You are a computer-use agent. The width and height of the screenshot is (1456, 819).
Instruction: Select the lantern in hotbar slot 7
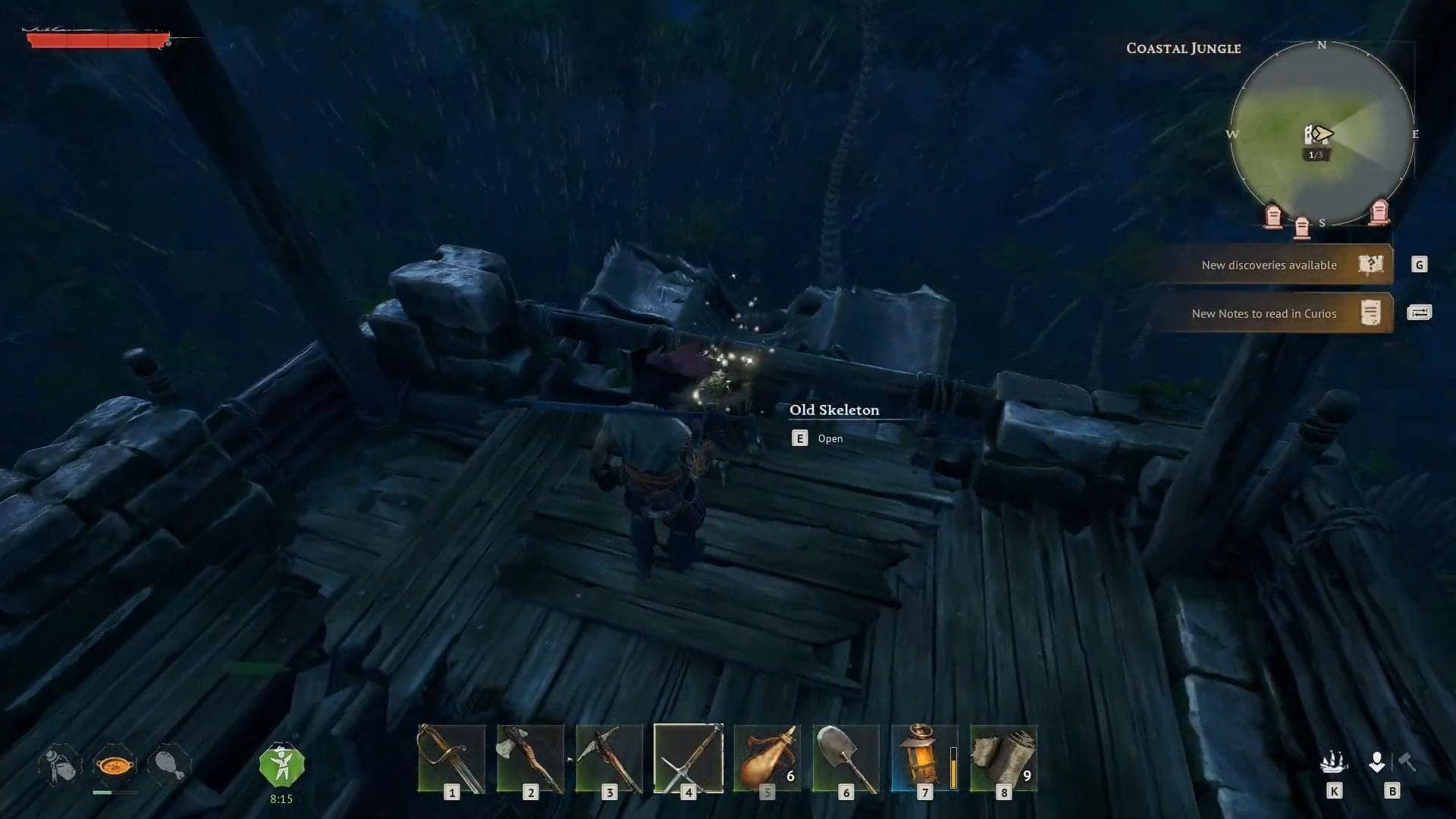(x=921, y=758)
